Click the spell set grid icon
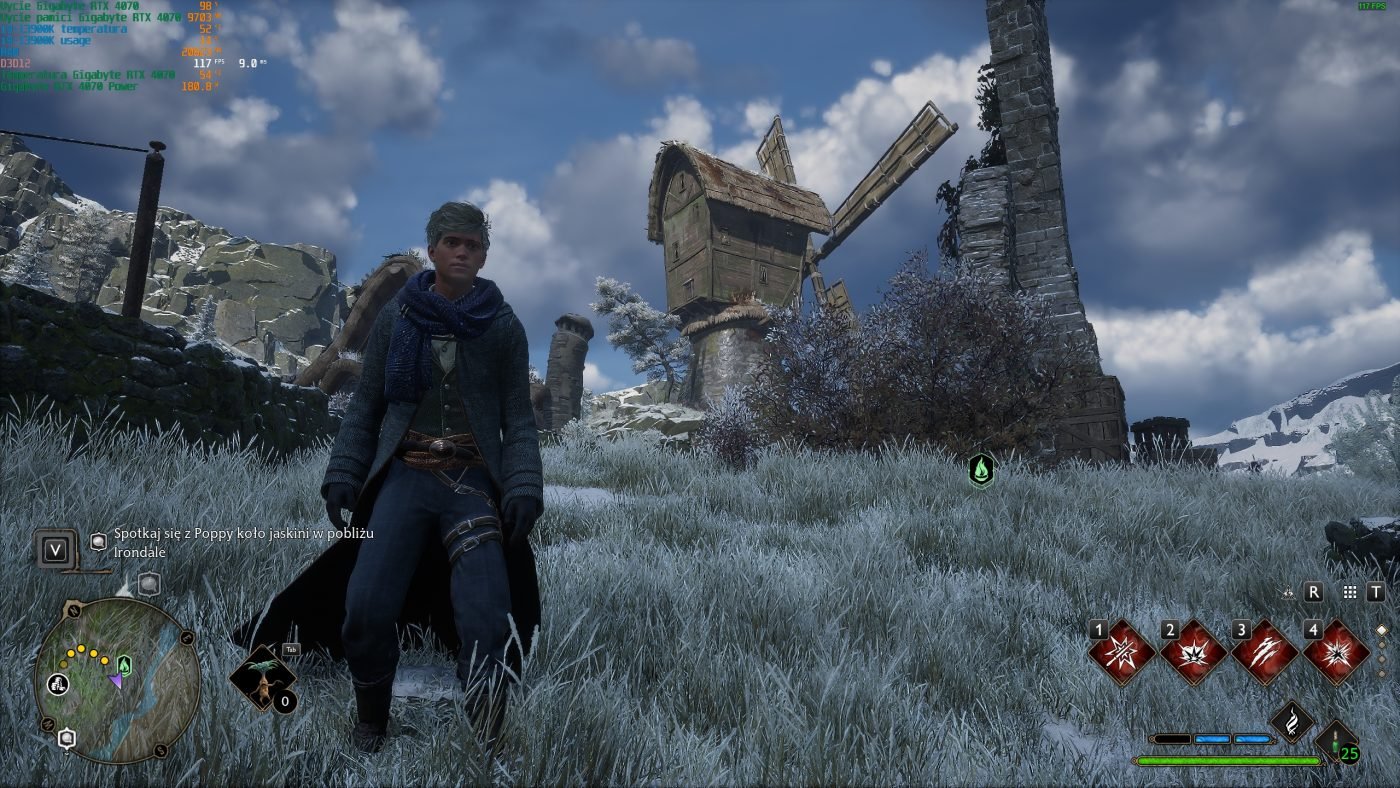This screenshot has width=1400, height=788. pos(1350,592)
